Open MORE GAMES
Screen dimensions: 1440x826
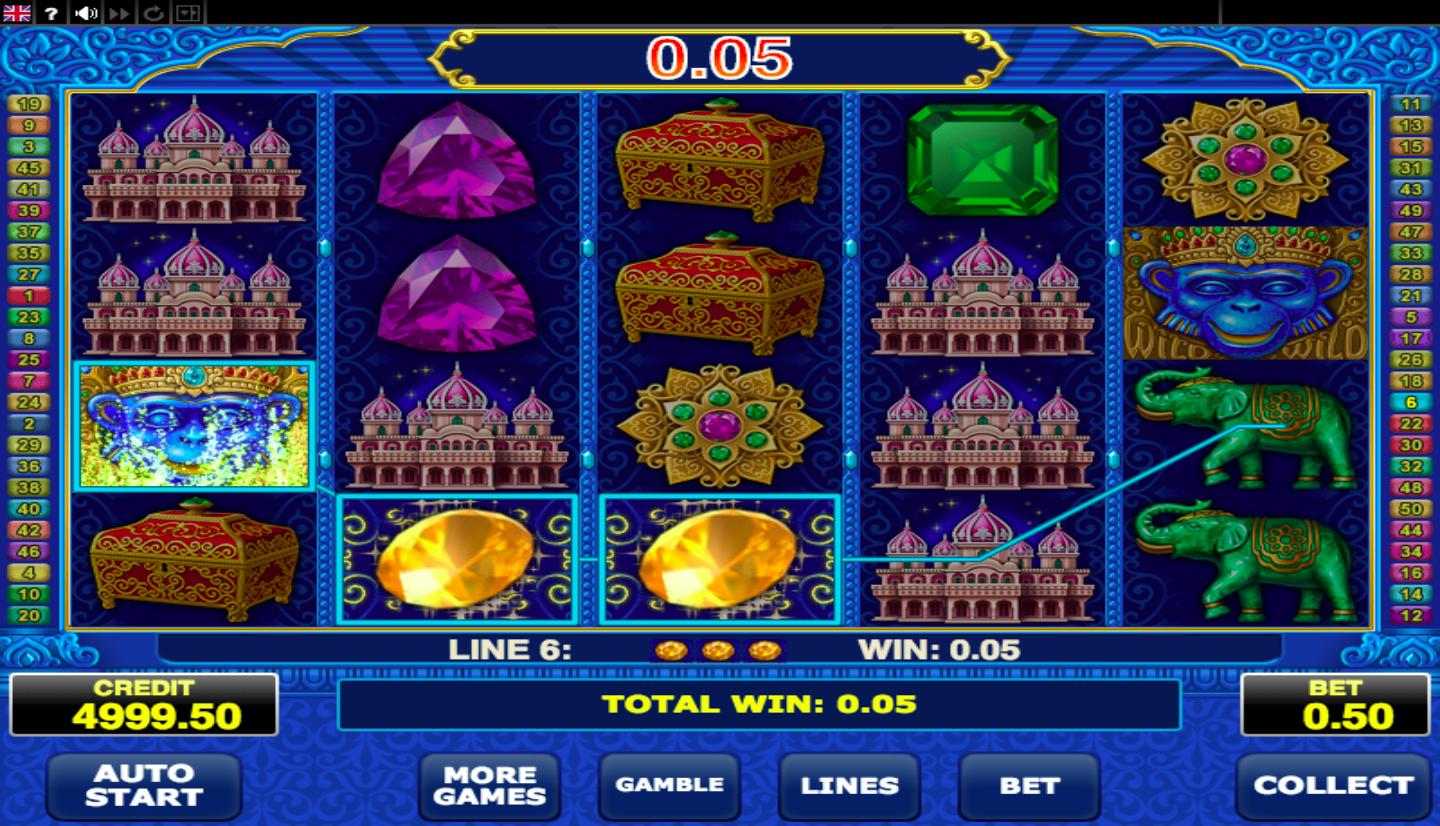click(x=489, y=787)
